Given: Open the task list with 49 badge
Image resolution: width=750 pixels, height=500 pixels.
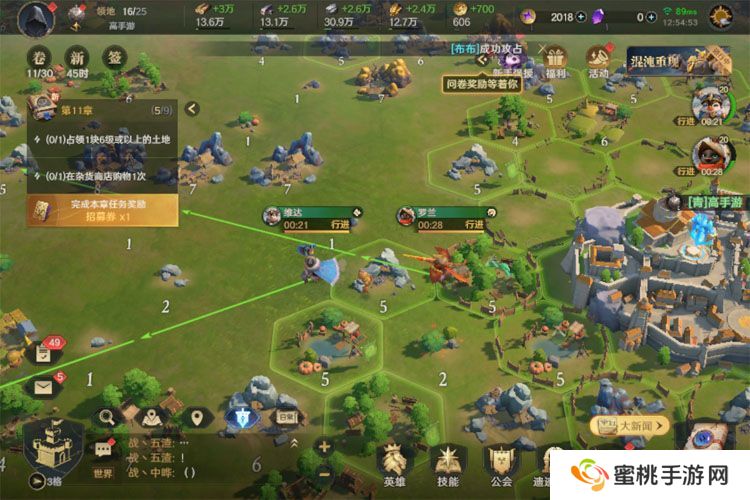Looking at the screenshot, I should pos(44,353).
